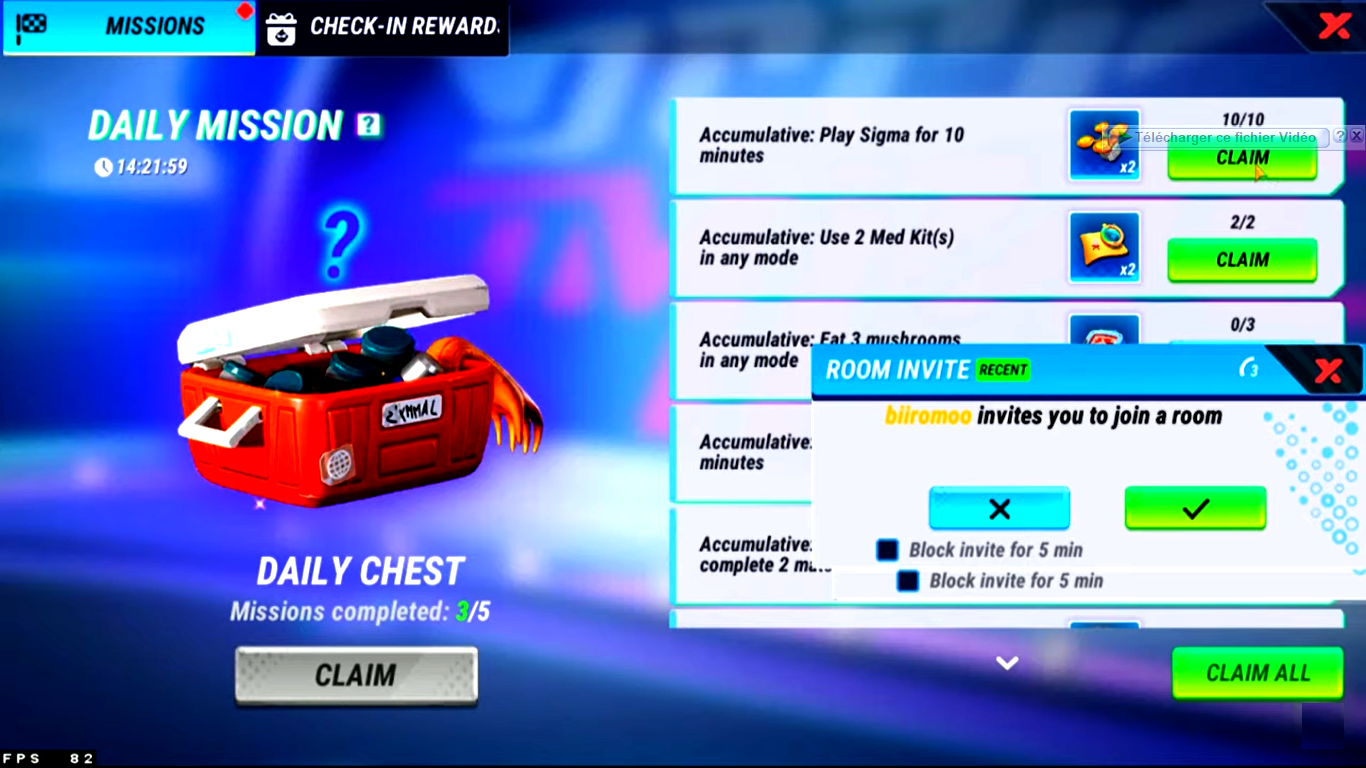
Task: Select the gift box icon on Check-in Rewards
Action: [x=281, y=28]
